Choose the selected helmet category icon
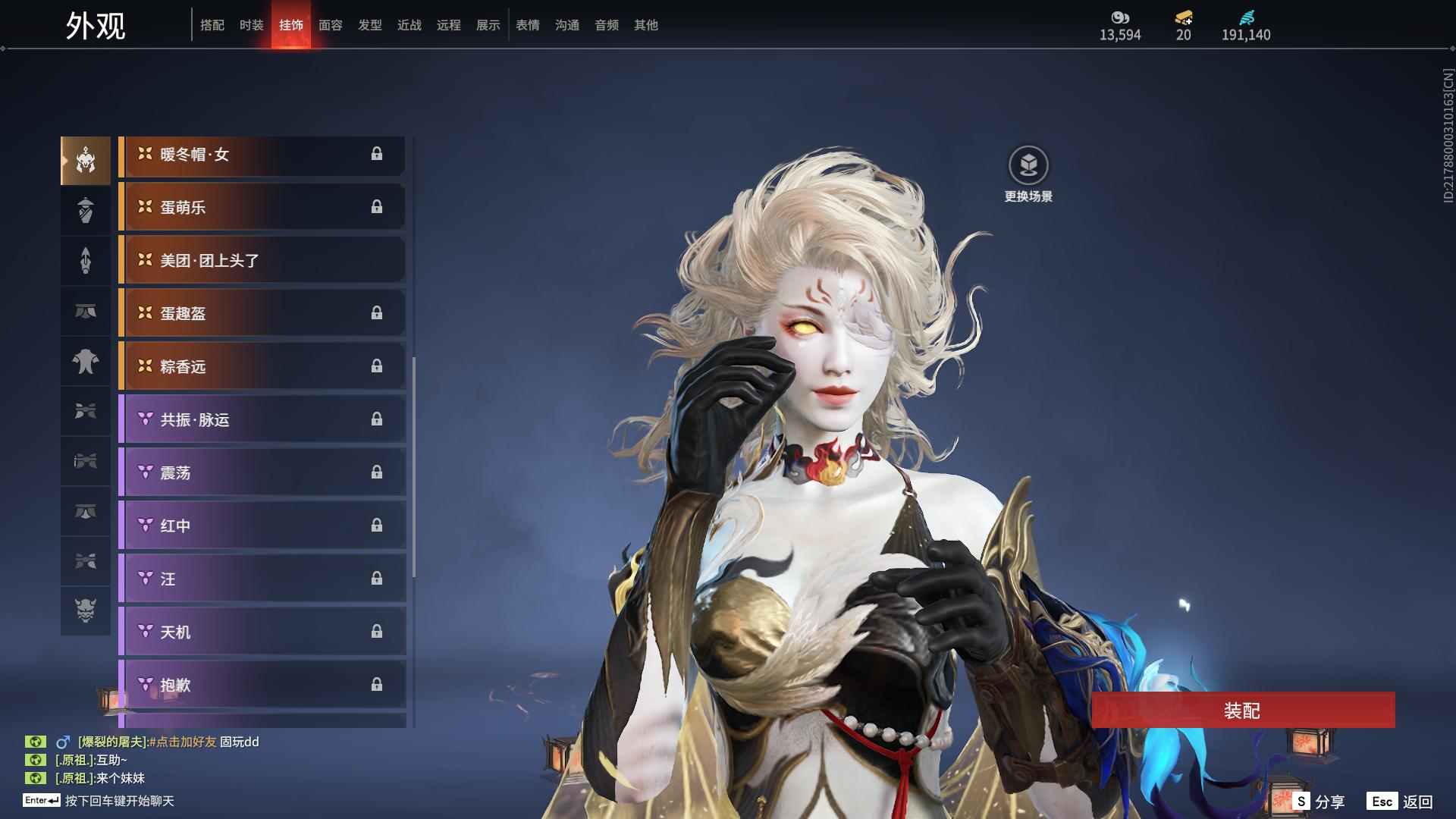 click(86, 160)
